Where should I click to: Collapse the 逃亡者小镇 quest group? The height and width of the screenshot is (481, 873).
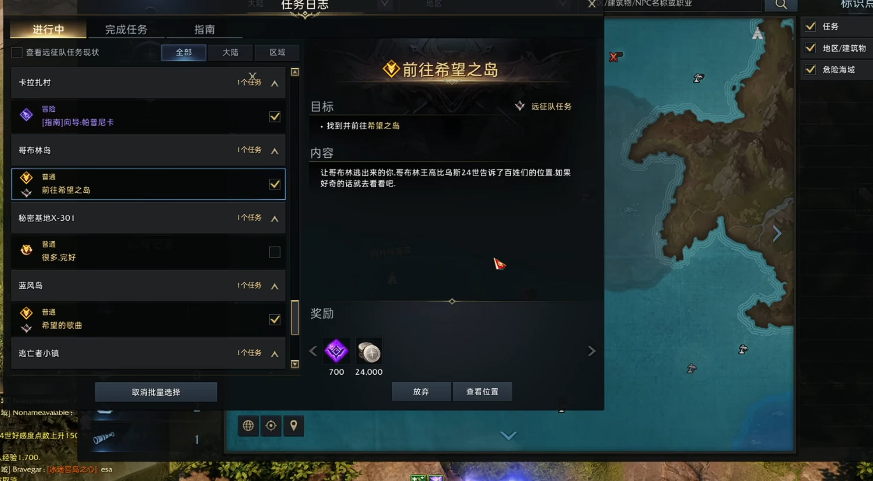[x=275, y=353]
